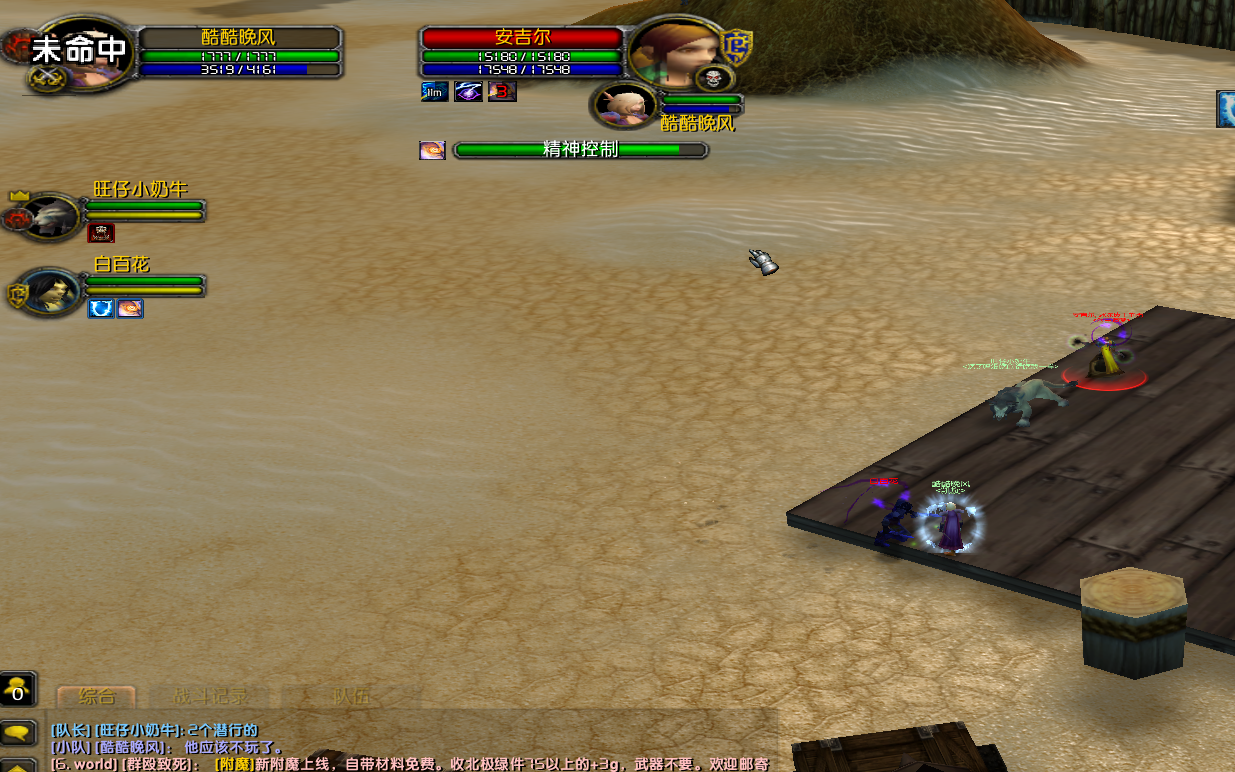Click the purple eye debuff on the target
The width and height of the screenshot is (1235, 772).
coord(468,92)
